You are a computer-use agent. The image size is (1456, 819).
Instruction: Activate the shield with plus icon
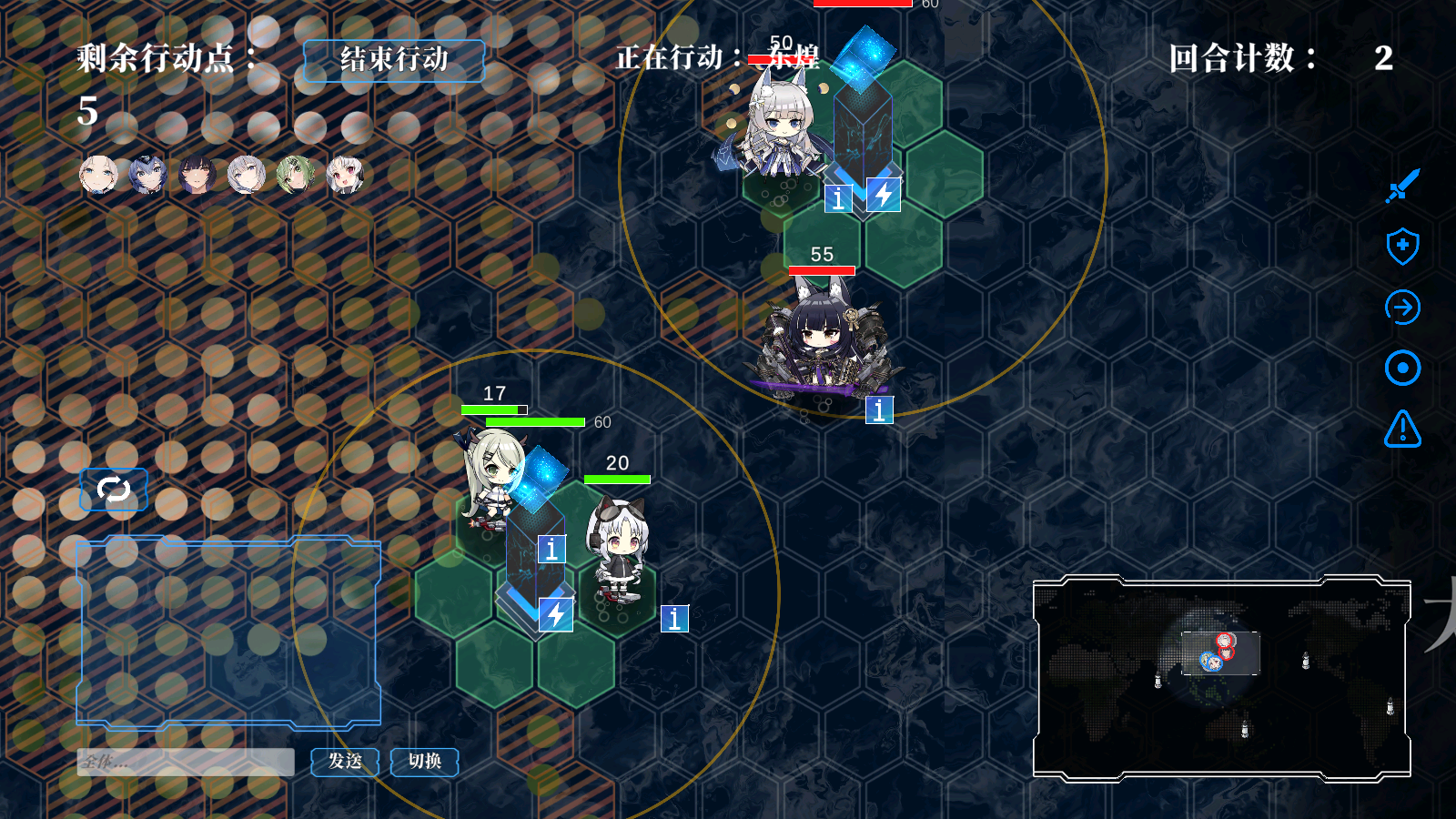(1402, 246)
